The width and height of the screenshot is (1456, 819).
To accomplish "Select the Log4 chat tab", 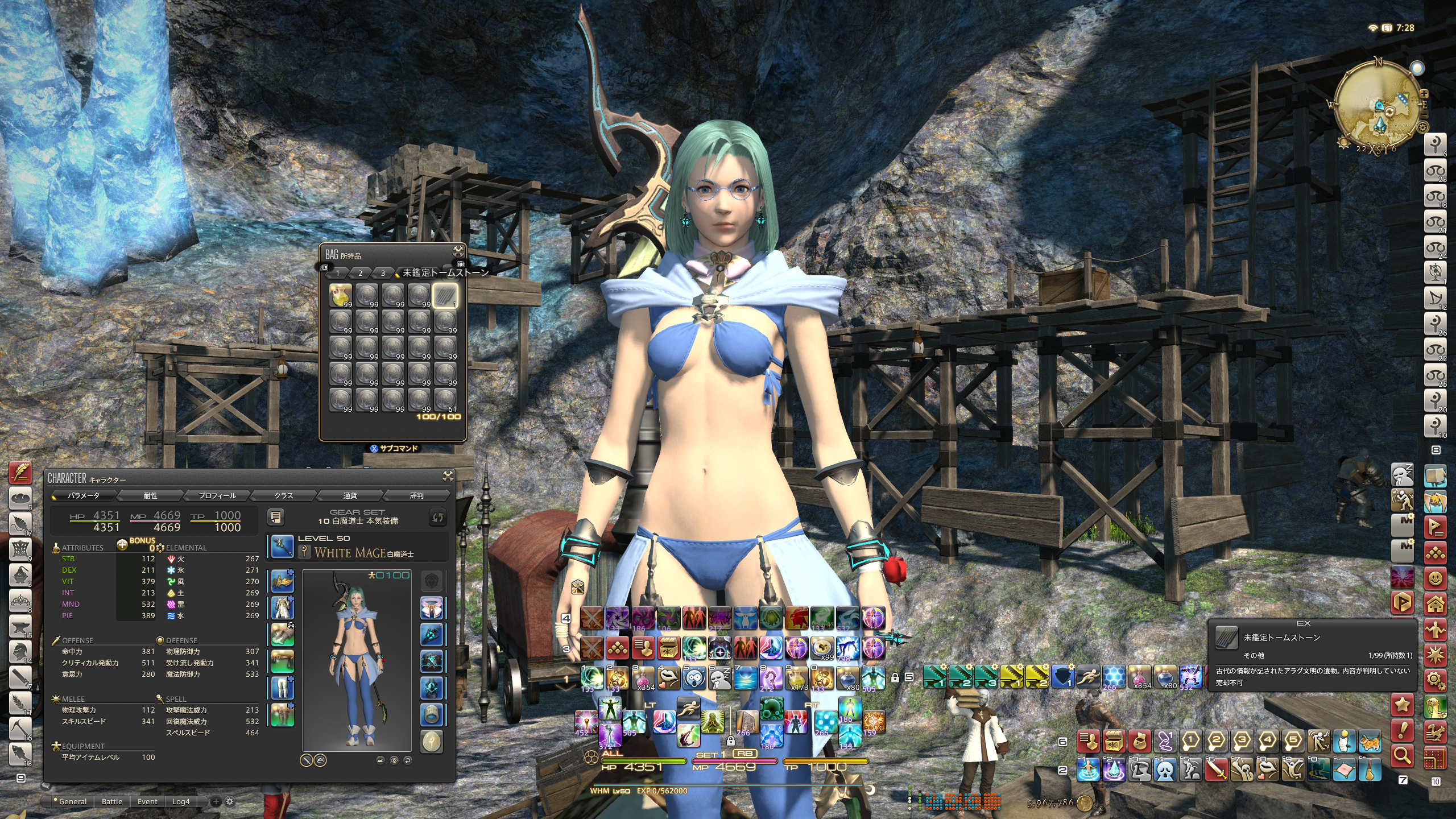I will [x=181, y=801].
